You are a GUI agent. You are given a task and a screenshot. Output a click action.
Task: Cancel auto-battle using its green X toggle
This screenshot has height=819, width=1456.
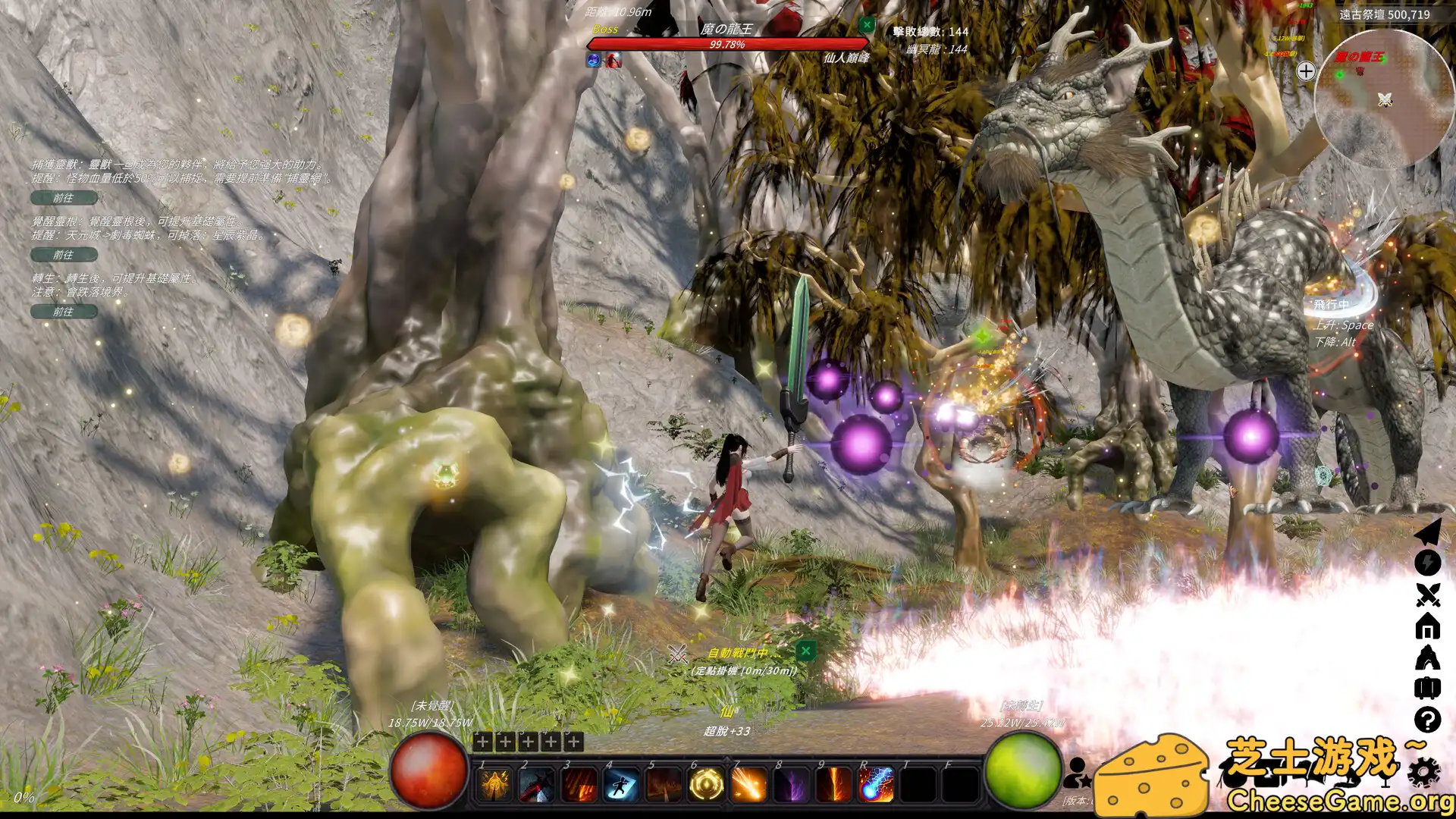tap(805, 651)
